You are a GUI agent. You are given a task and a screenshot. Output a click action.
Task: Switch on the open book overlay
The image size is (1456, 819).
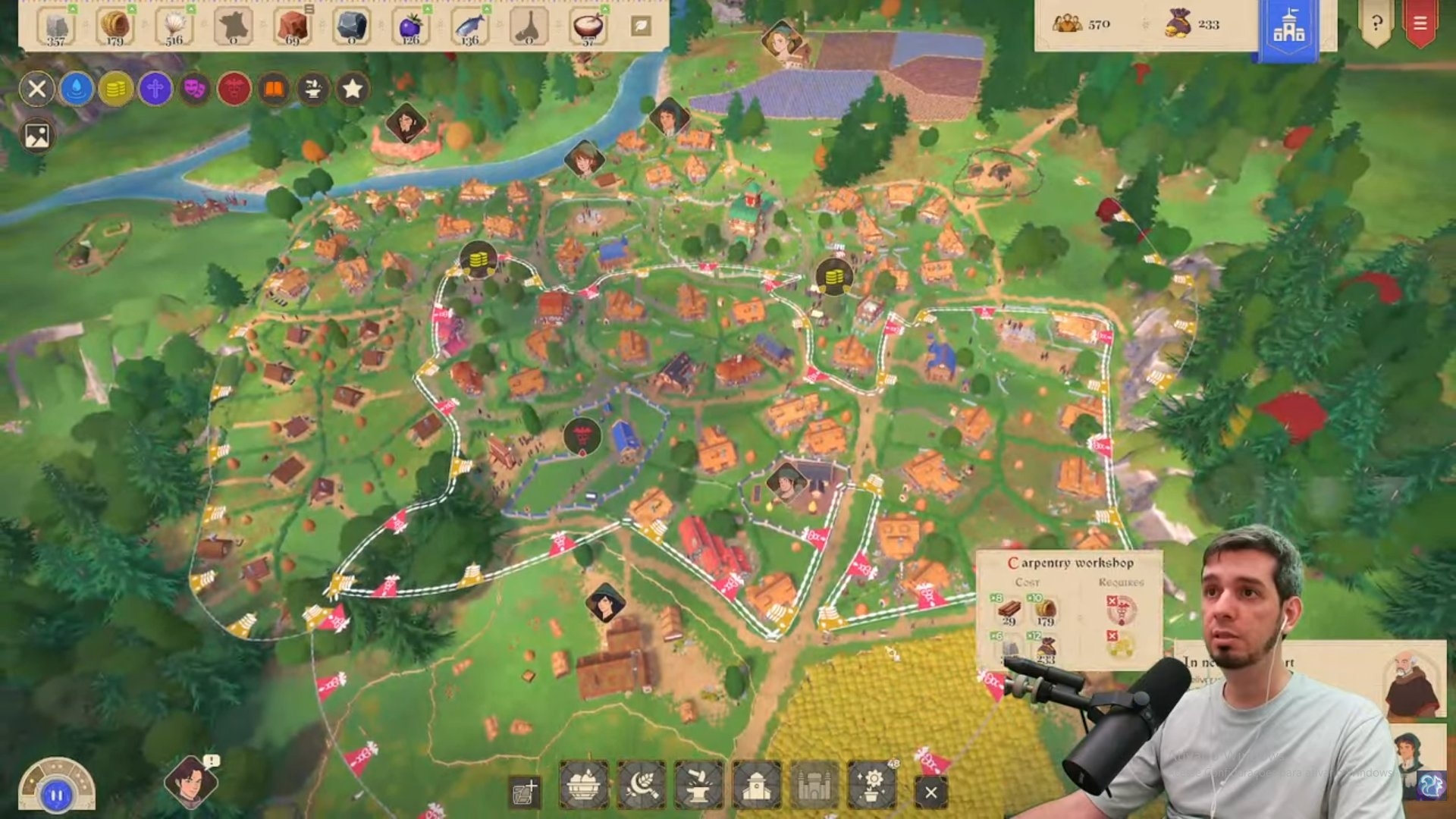pos(273,89)
